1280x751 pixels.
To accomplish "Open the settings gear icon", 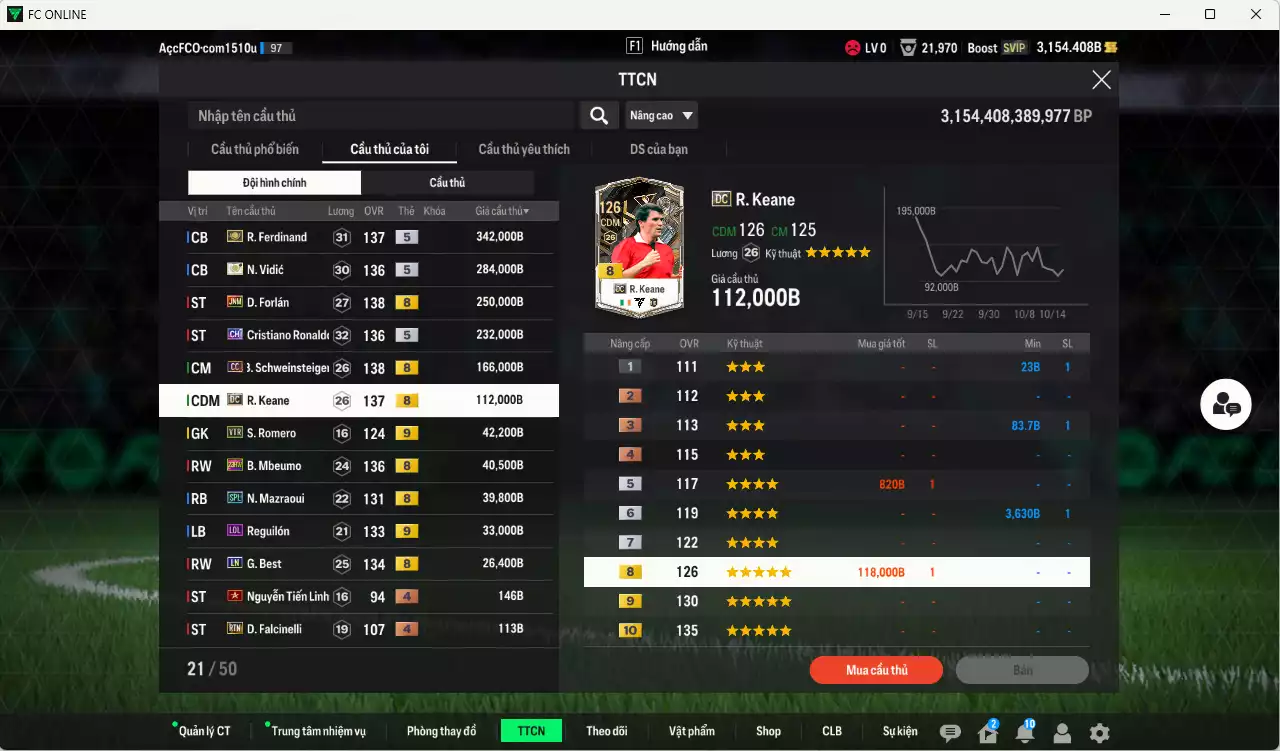I will [x=1099, y=731].
